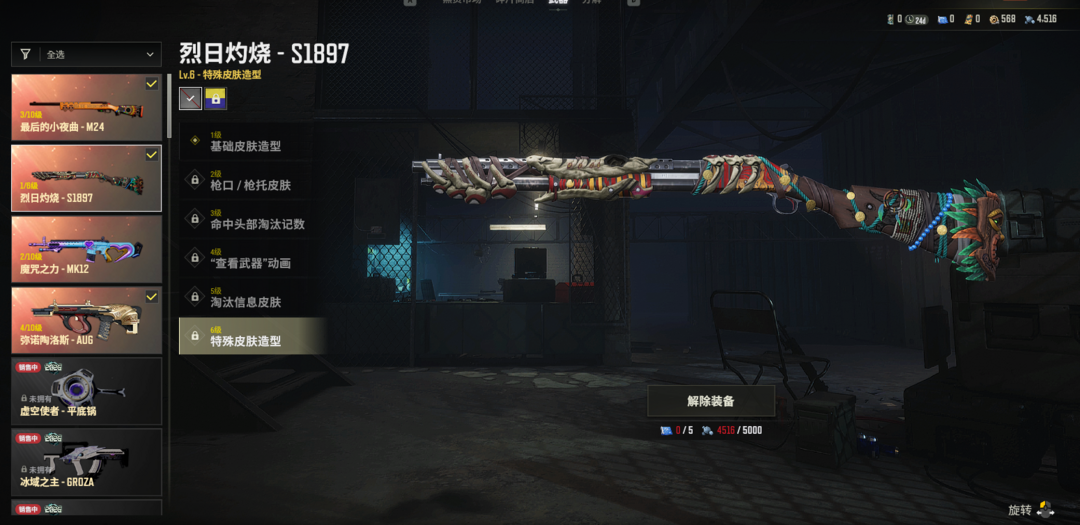Viewport: 1080px width, 525px height.
Task: Choose the 魔咒之力 - MK12 skin
Action: [87, 249]
